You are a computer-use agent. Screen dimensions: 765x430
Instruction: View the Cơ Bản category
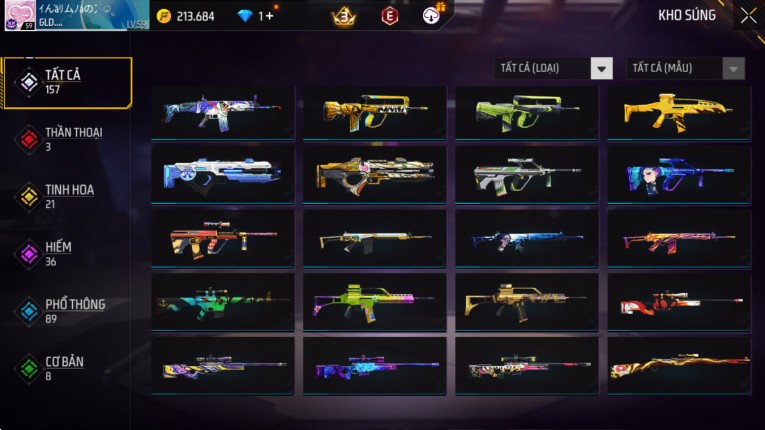[x=66, y=367]
